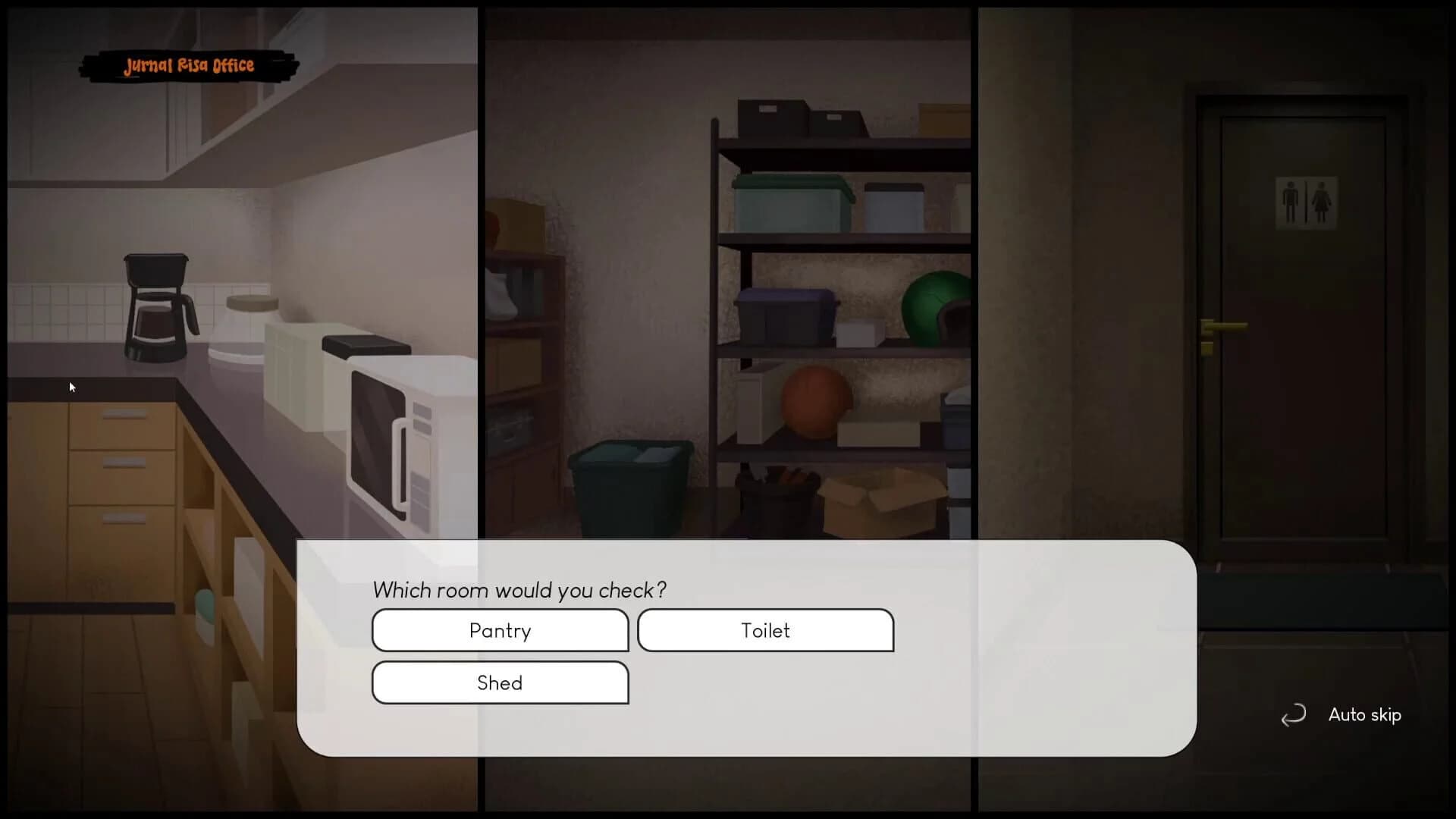Click the golden door handle
Screen dimensions: 1456x819
1221,326
